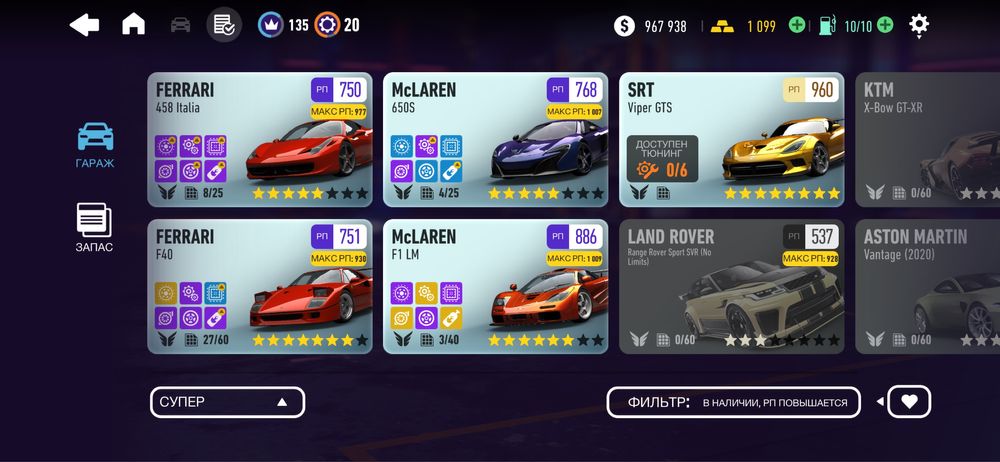Open the Супер class dropdown
Screen dimensions: 1000x462
coord(227,402)
